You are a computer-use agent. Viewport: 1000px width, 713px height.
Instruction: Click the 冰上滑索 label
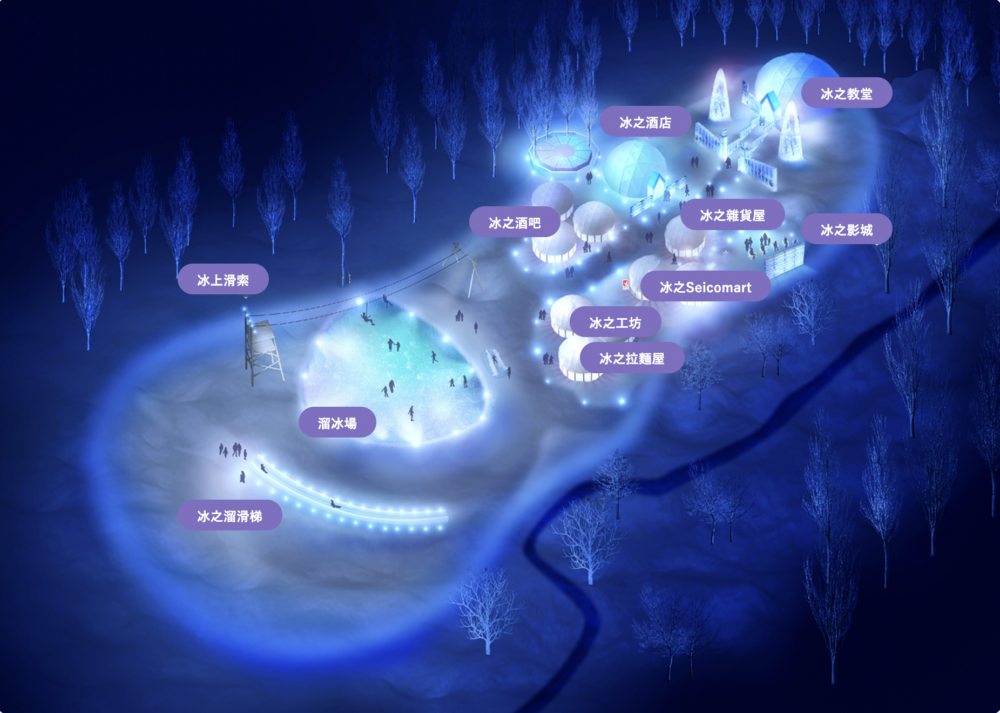223,279
